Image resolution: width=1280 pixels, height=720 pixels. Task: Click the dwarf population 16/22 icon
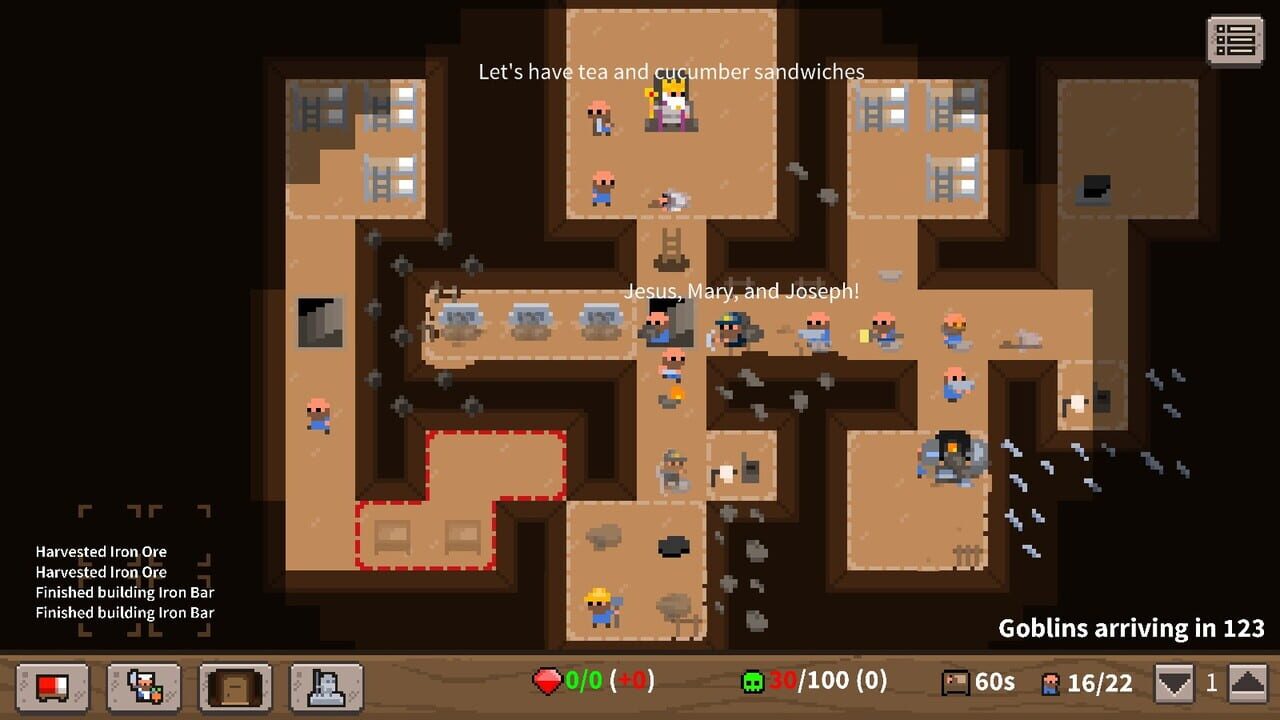[x=1051, y=681]
